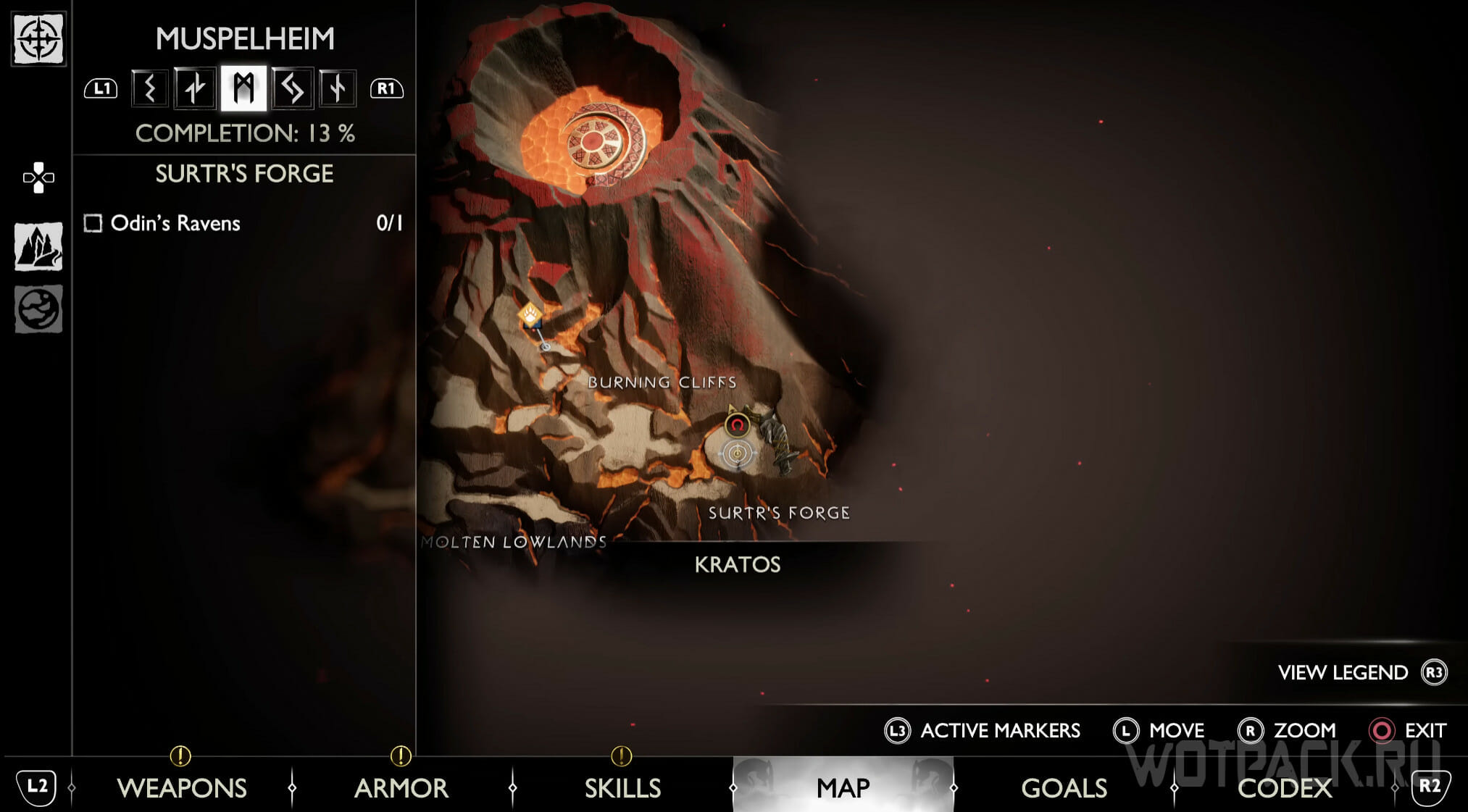Screen dimensions: 1468x812
Task: Choose the first realm rune, left of the others
Action: pyautogui.click(x=150, y=88)
